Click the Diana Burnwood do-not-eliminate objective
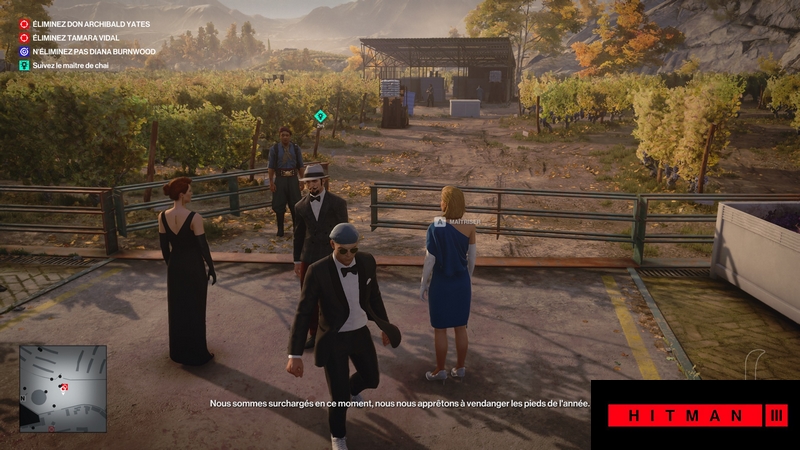The height and width of the screenshot is (450, 800). (83, 49)
